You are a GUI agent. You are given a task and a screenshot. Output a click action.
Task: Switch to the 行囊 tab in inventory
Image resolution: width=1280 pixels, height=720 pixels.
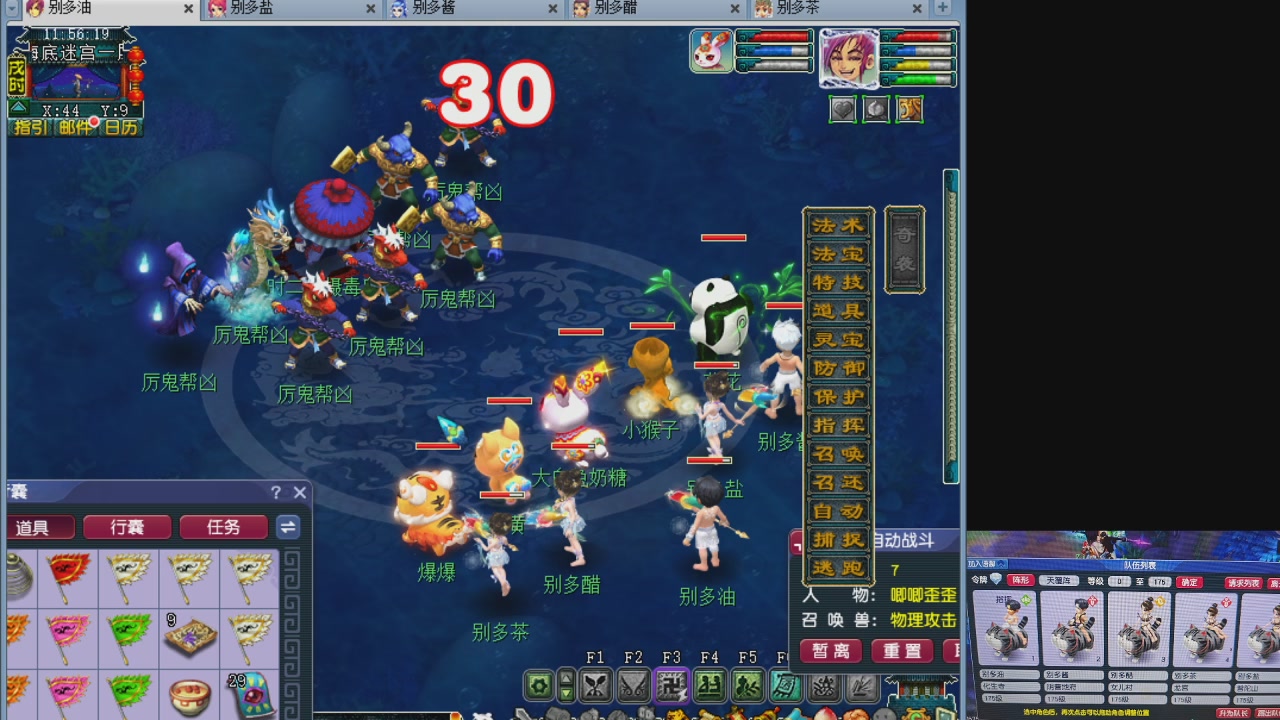click(x=126, y=527)
